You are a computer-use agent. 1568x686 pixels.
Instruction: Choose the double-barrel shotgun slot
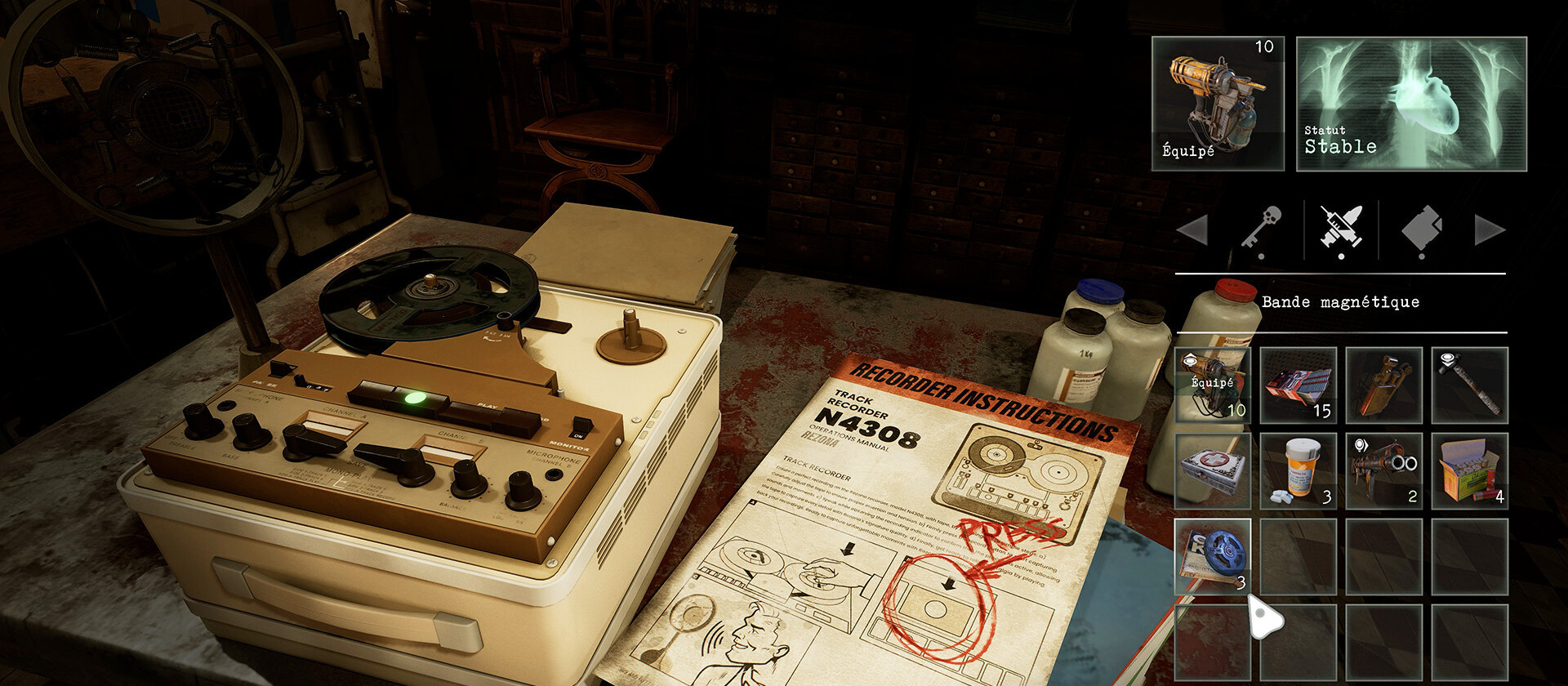click(x=1383, y=470)
